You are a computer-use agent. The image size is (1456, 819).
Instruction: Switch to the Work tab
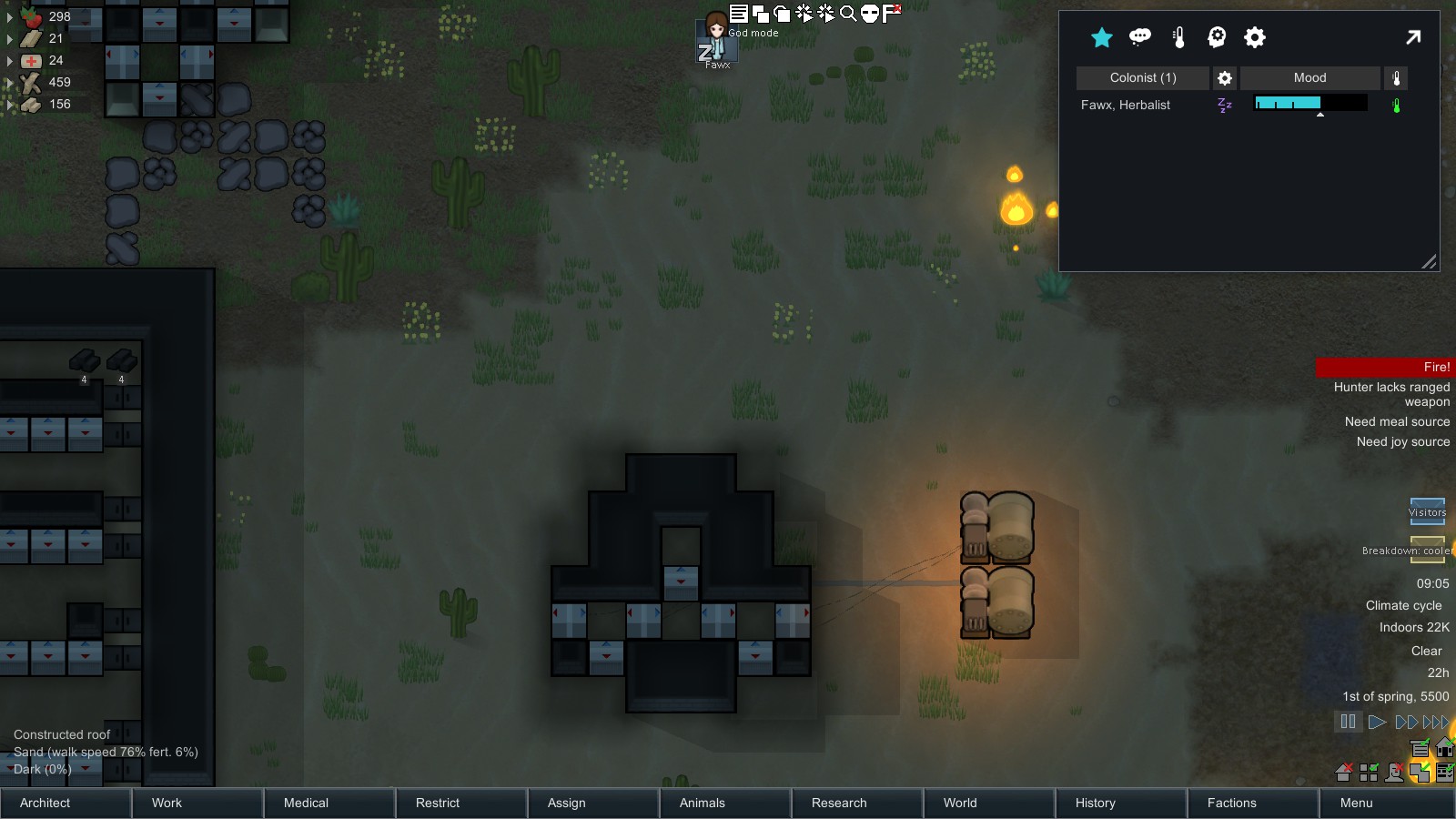click(197, 803)
